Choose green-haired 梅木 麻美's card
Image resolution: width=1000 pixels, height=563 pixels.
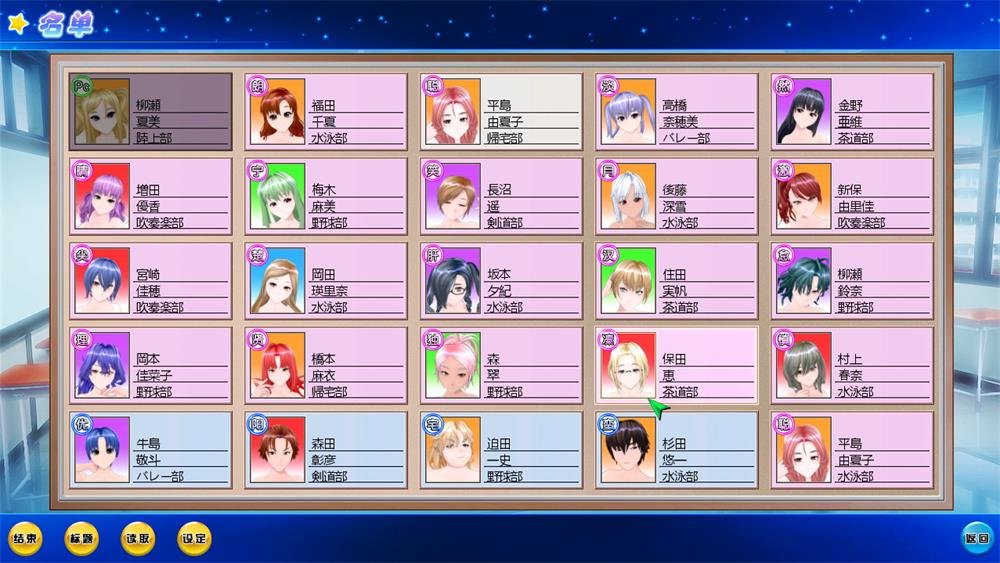click(326, 196)
